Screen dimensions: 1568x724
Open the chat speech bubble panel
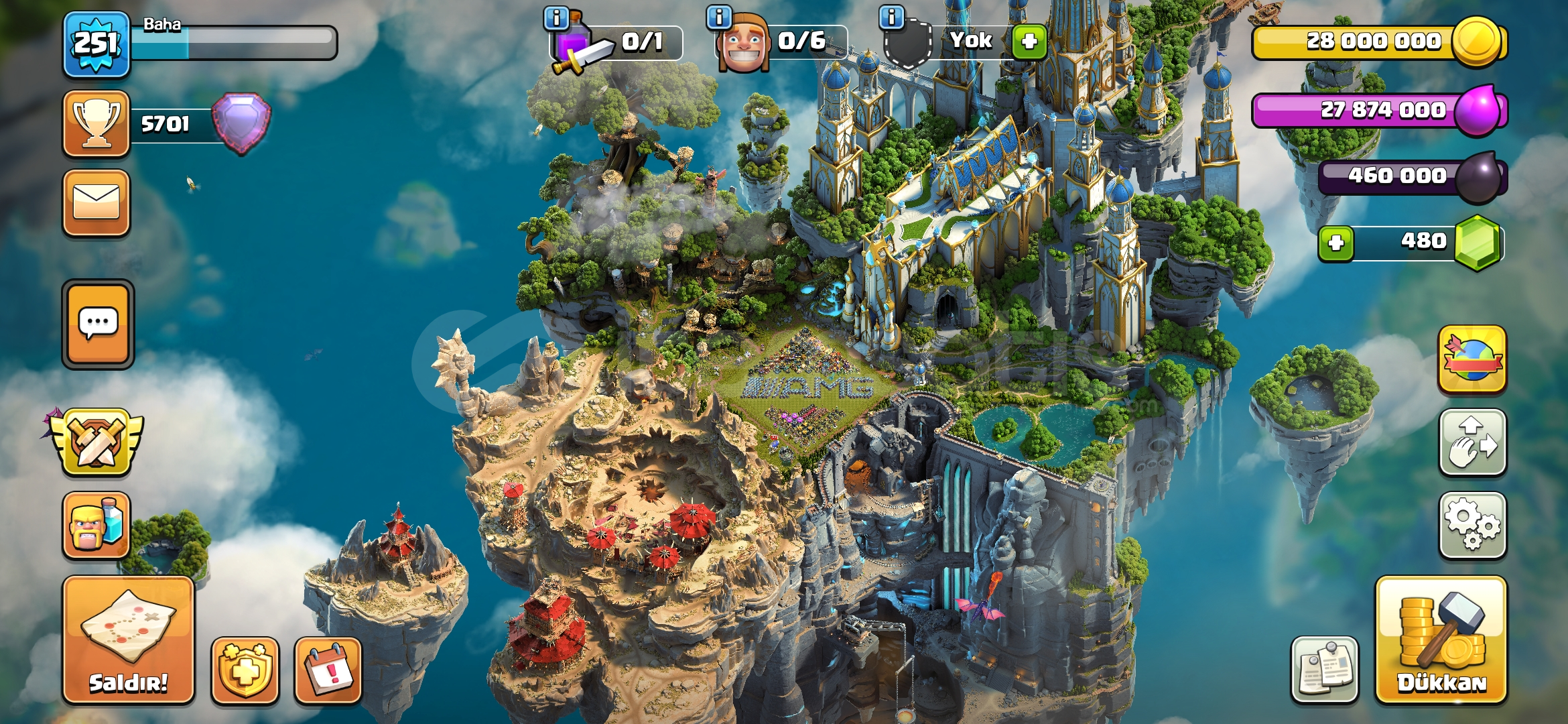[98, 324]
